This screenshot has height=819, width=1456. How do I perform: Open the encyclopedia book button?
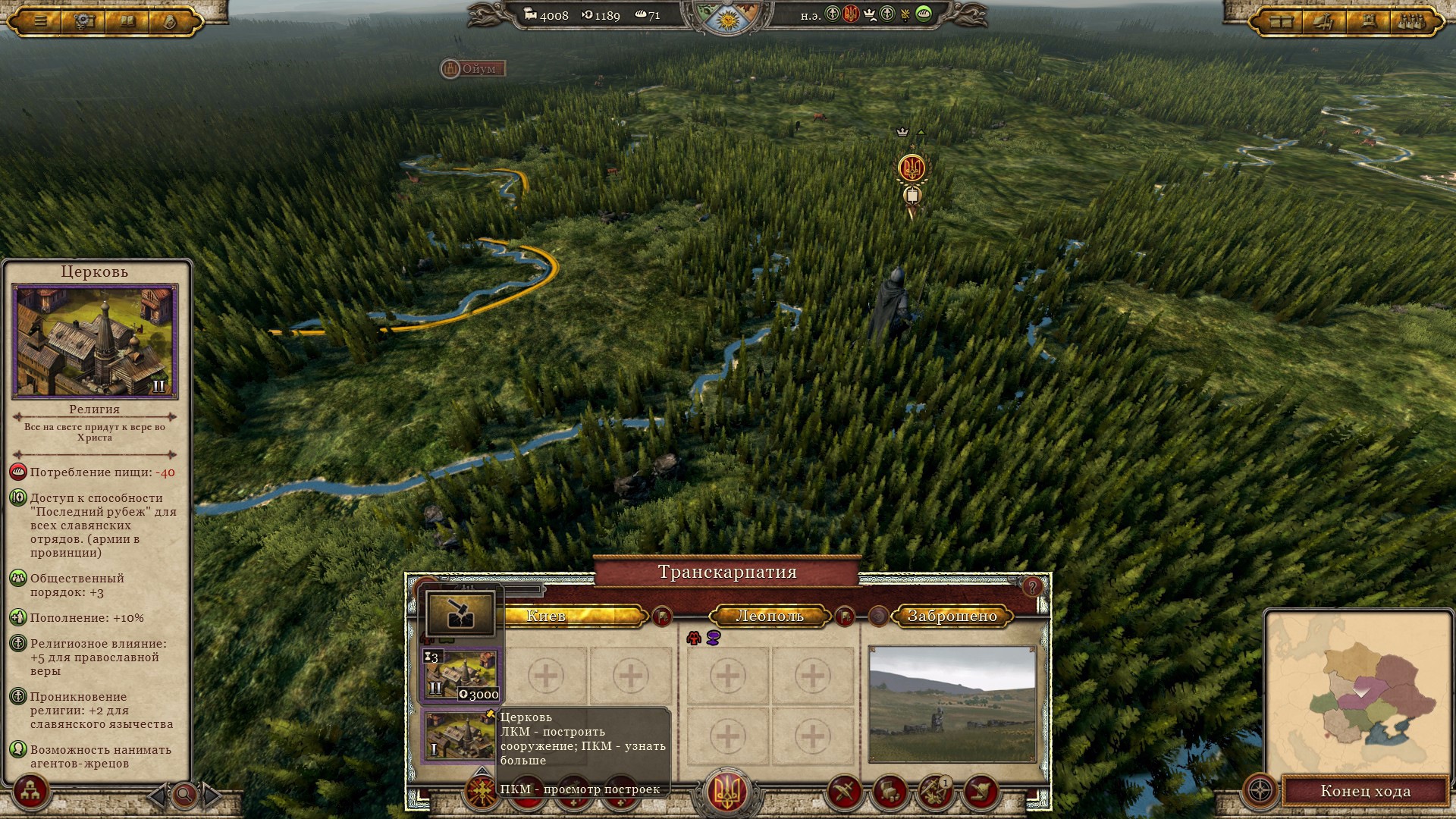pyautogui.click(x=127, y=21)
